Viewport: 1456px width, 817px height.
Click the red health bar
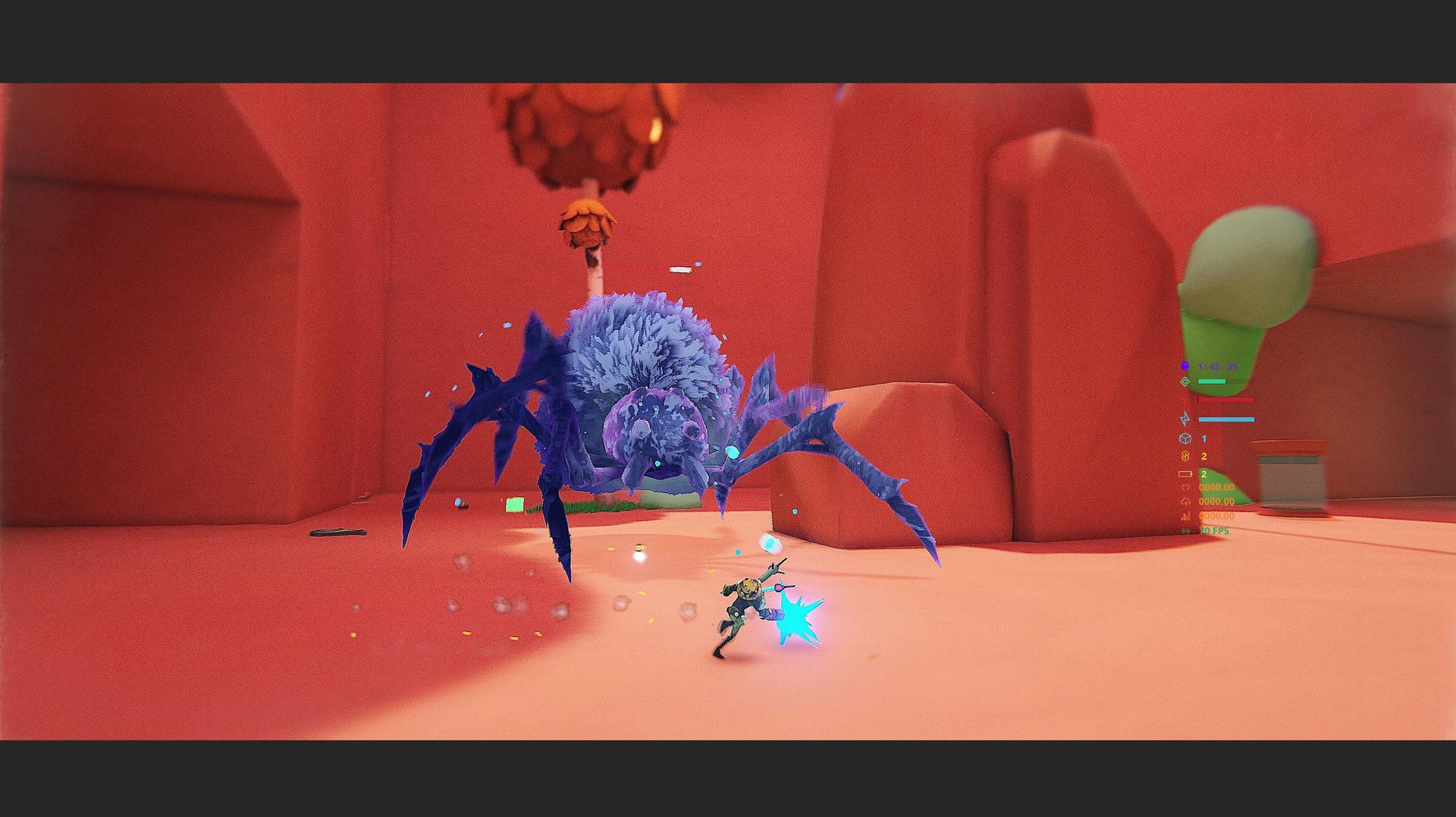pyautogui.click(x=1225, y=400)
